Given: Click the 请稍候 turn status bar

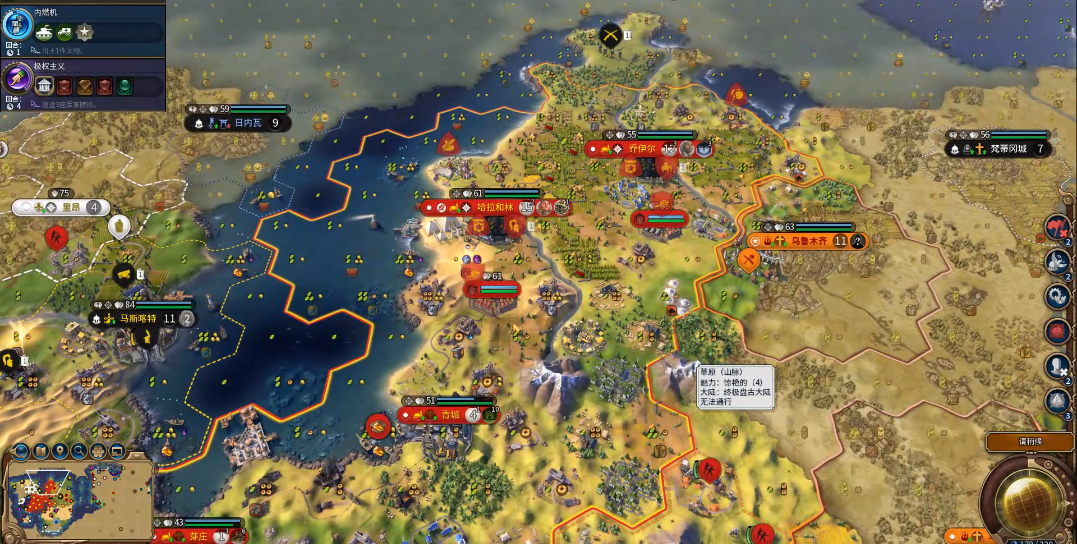Looking at the screenshot, I should point(1030,441).
